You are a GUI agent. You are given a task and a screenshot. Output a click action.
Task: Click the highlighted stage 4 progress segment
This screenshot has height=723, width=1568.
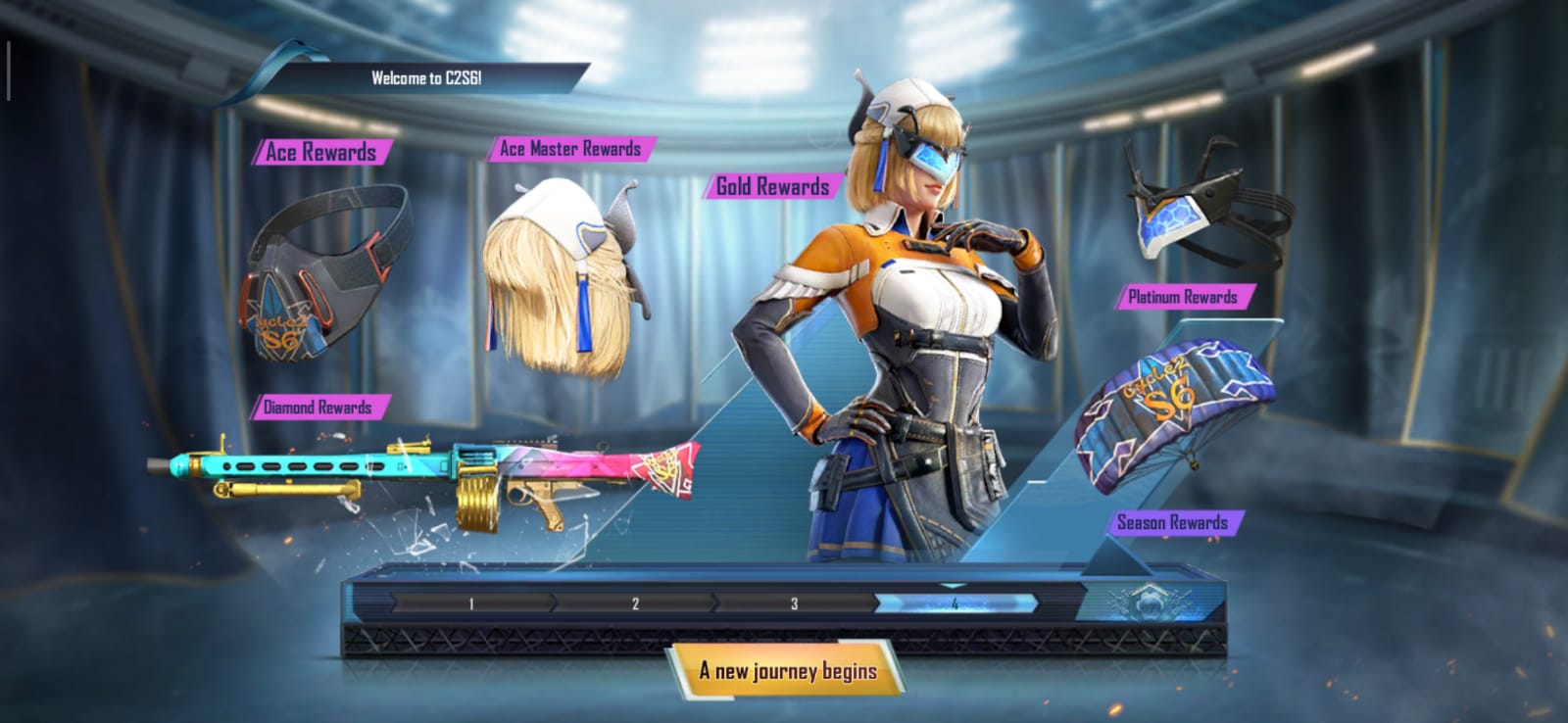(x=955, y=604)
